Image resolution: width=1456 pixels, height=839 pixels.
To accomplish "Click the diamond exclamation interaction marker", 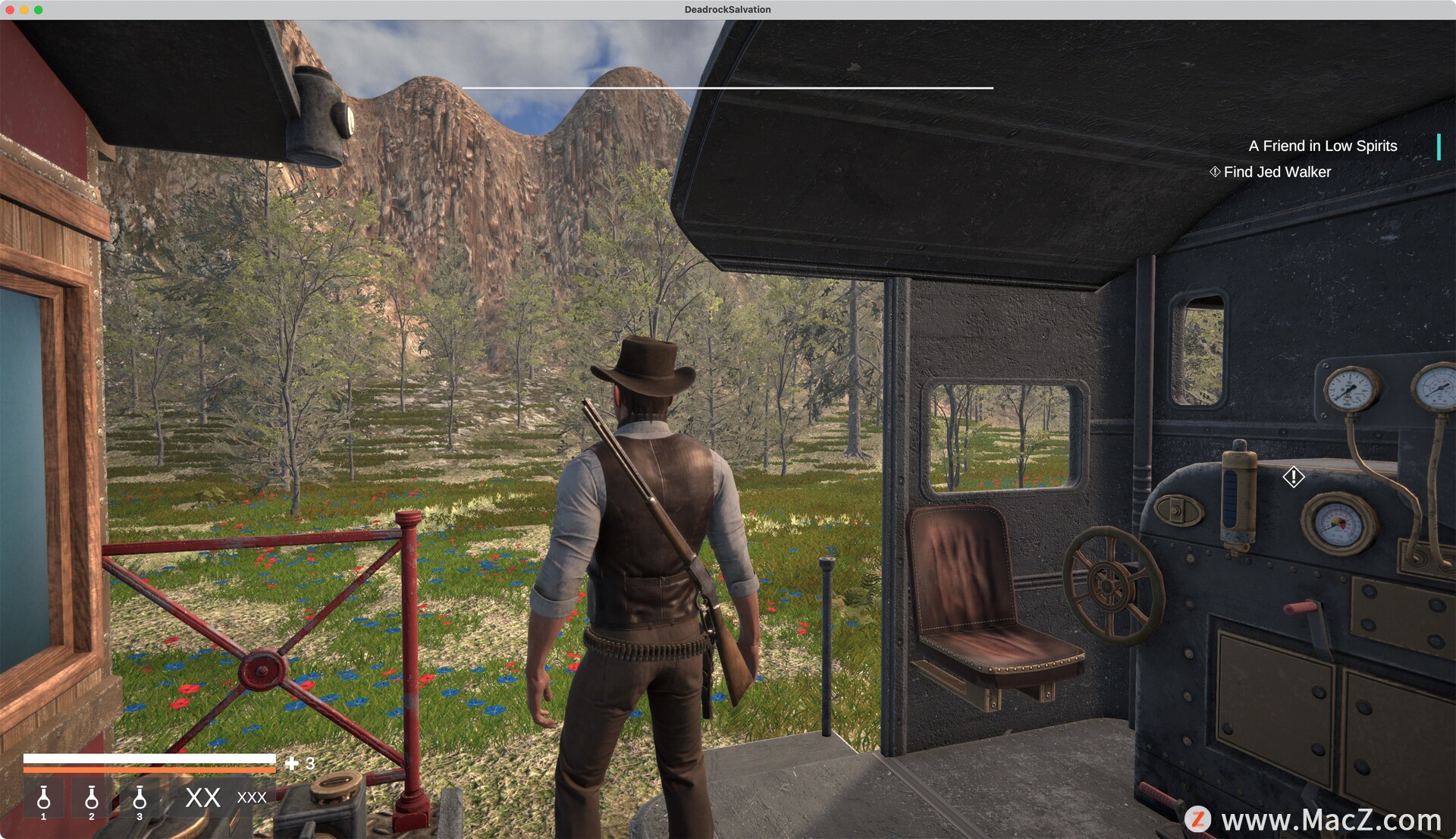I will (1293, 477).
